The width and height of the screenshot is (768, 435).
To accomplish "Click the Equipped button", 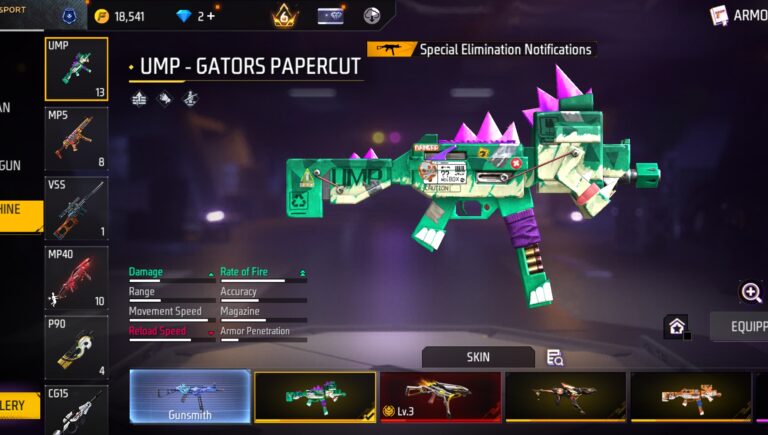I will [x=739, y=327].
